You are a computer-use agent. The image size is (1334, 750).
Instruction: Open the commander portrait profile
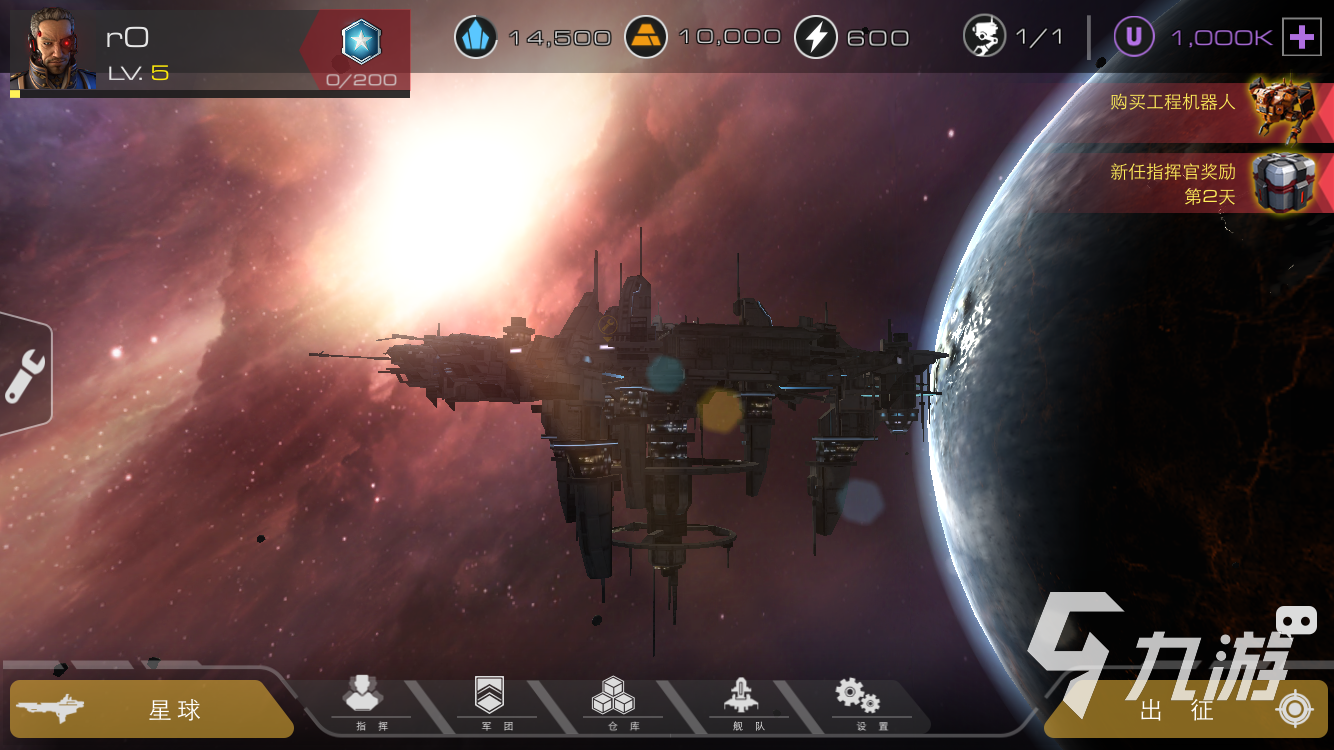(x=52, y=49)
